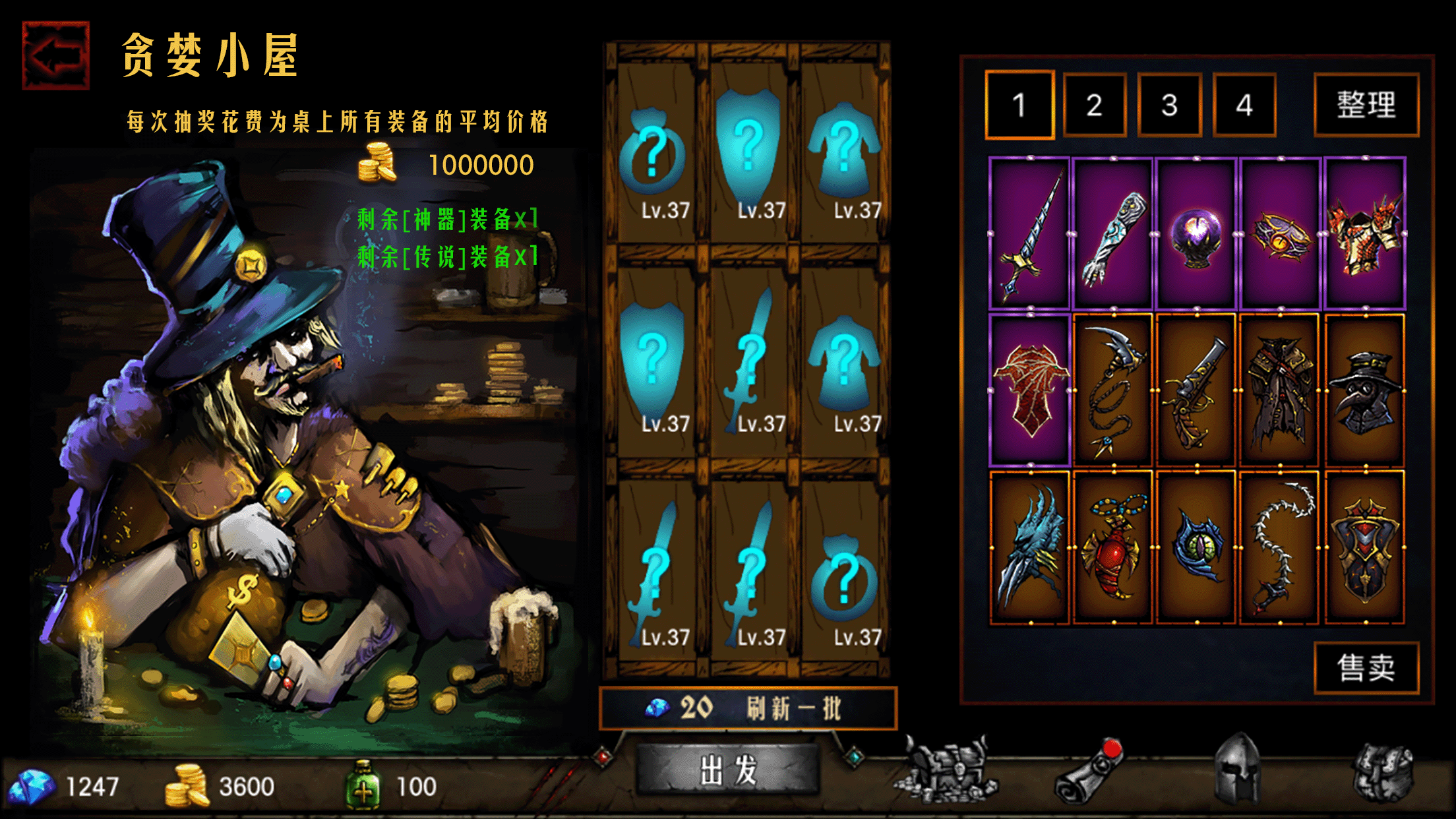Image resolution: width=1456 pixels, height=819 pixels.
Task: Switch to inventory page 2
Action: pyautogui.click(x=1094, y=105)
